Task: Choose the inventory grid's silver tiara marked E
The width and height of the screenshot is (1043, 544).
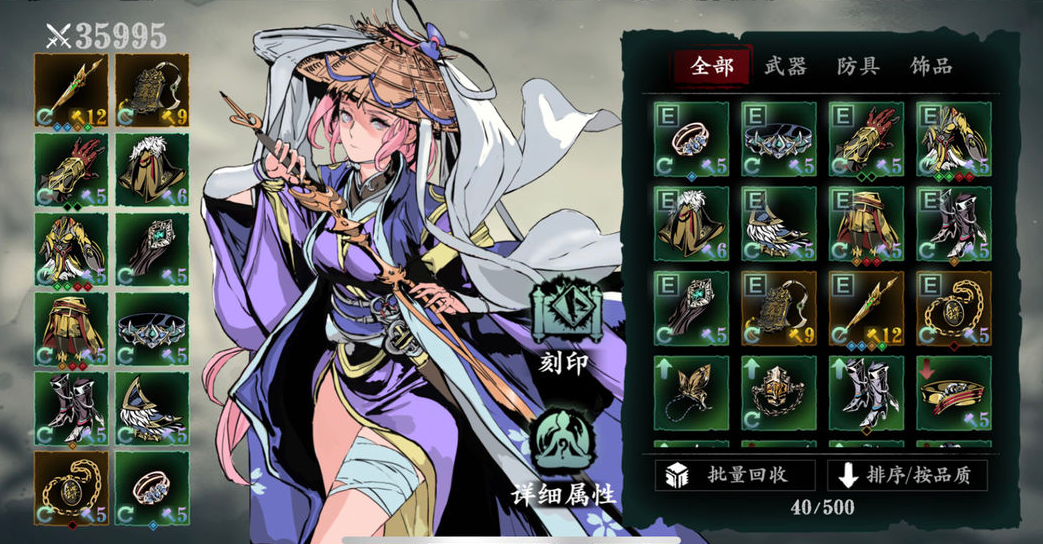Action: click(x=779, y=140)
